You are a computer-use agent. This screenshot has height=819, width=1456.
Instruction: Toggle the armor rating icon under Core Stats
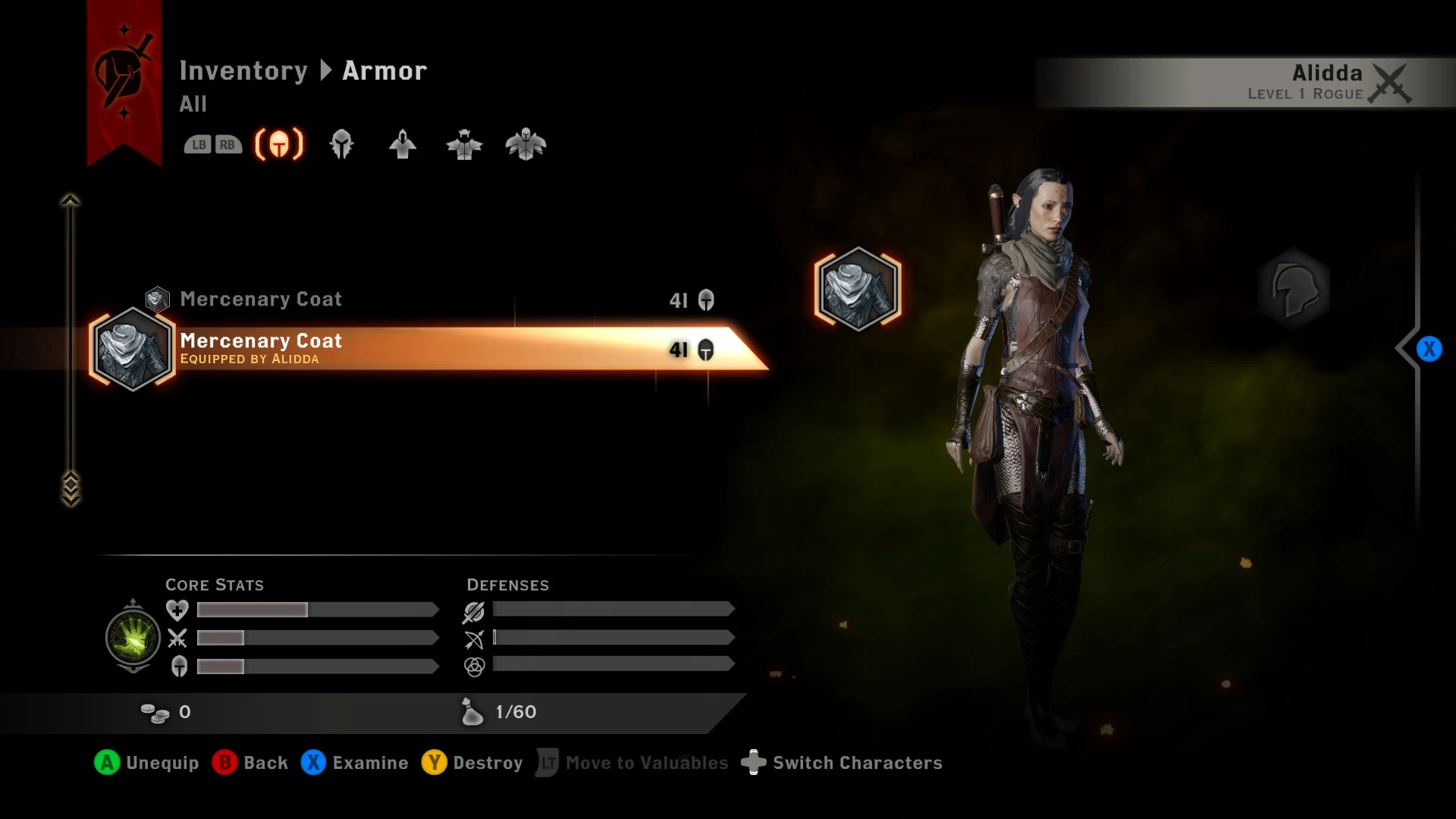[177, 667]
